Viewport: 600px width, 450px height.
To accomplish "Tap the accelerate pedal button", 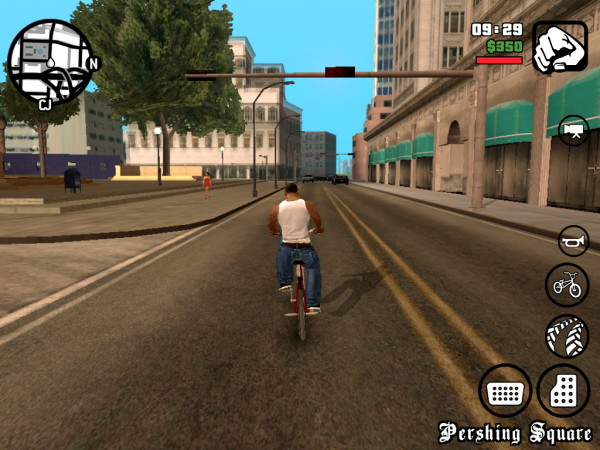I will click(563, 391).
